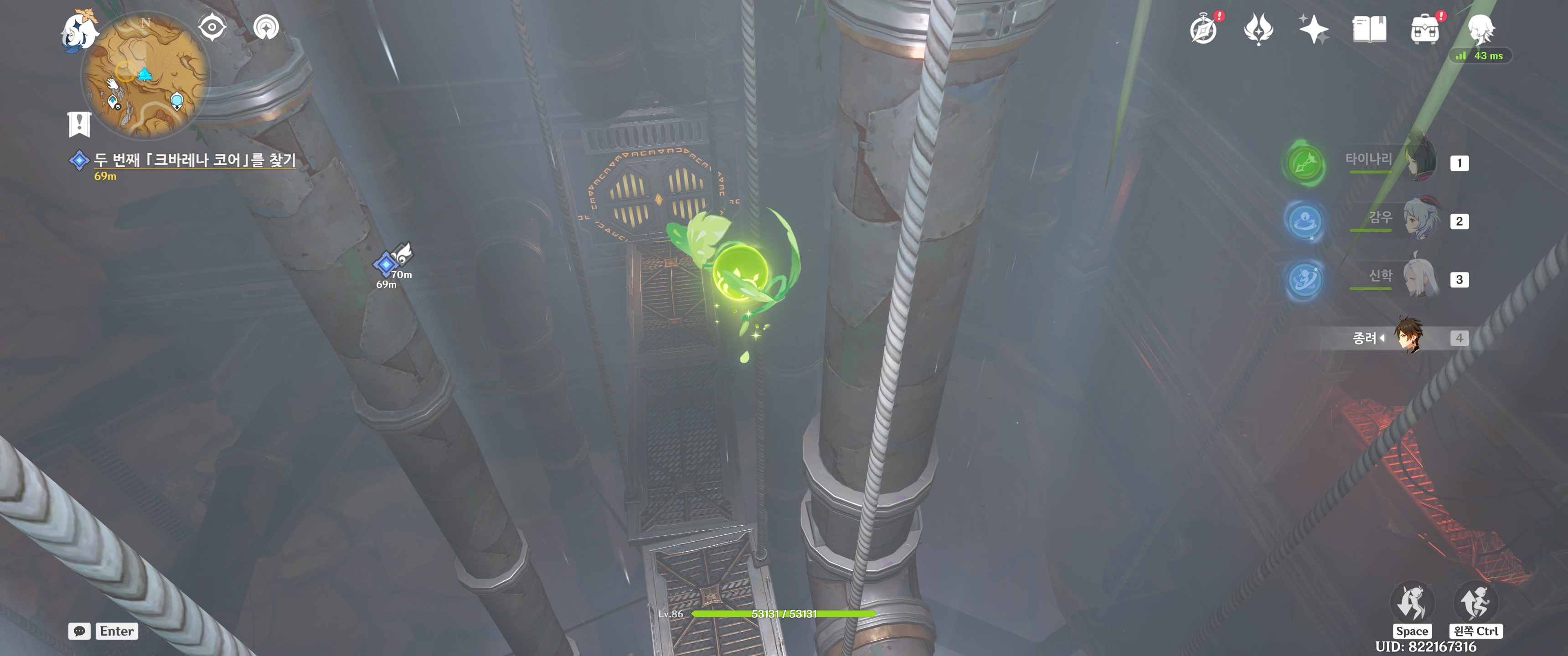Open the Paimon menu icon
Screen dimensions: 1568x656
[x=79, y=31]
